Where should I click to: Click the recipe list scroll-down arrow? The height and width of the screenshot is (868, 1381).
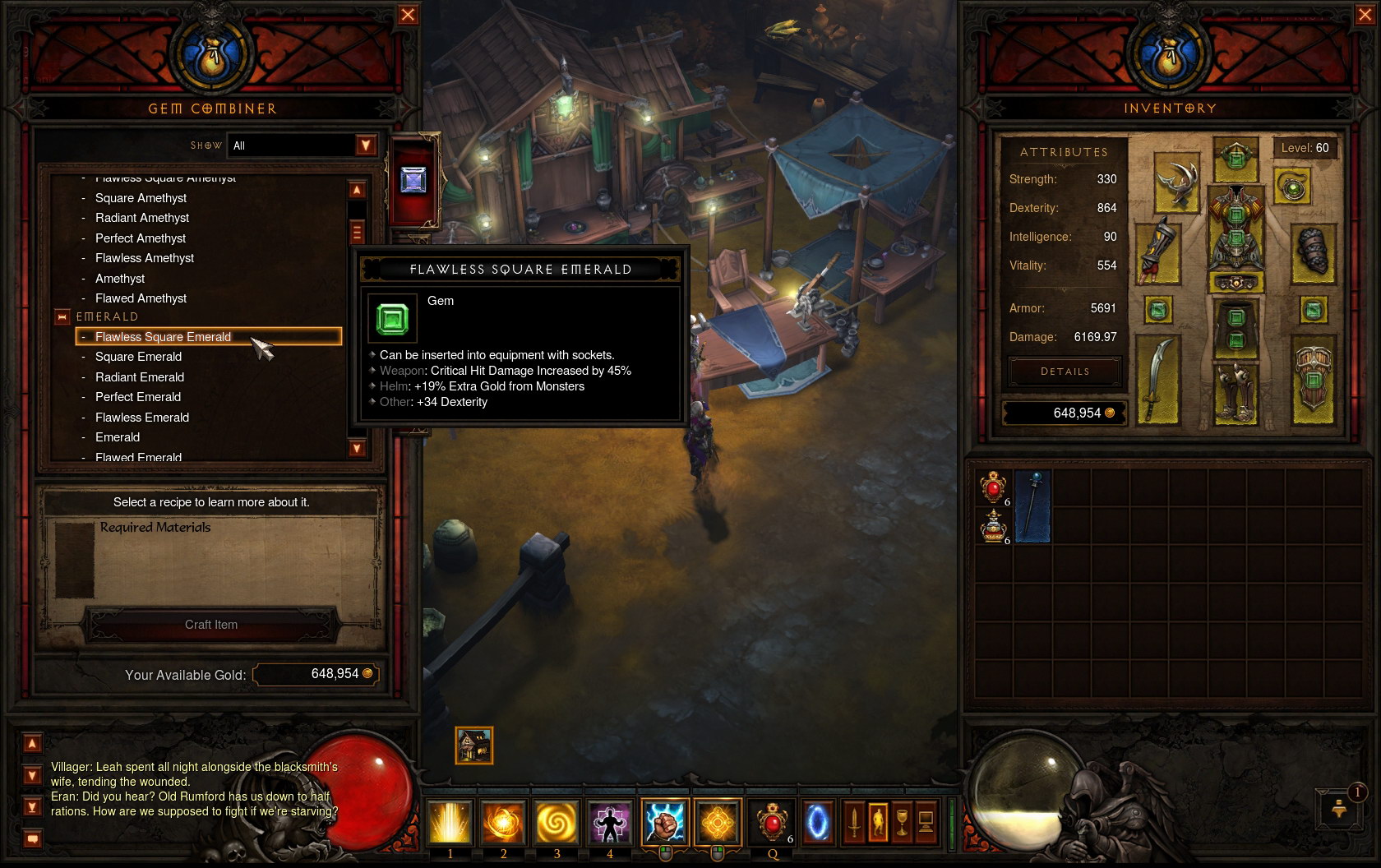357,449
